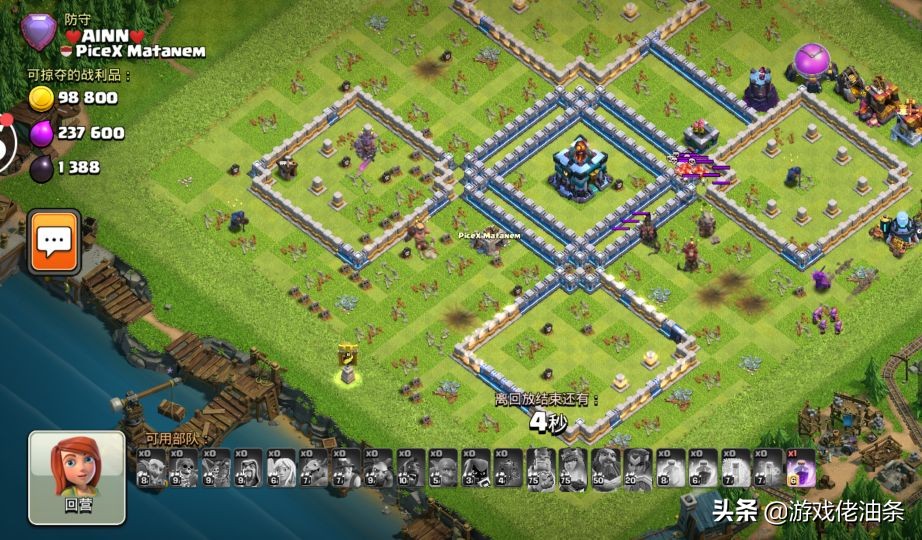Select the Barbarian King hero slot
The width and height of the screenshot is (922, 540).
tap(541, 467)
